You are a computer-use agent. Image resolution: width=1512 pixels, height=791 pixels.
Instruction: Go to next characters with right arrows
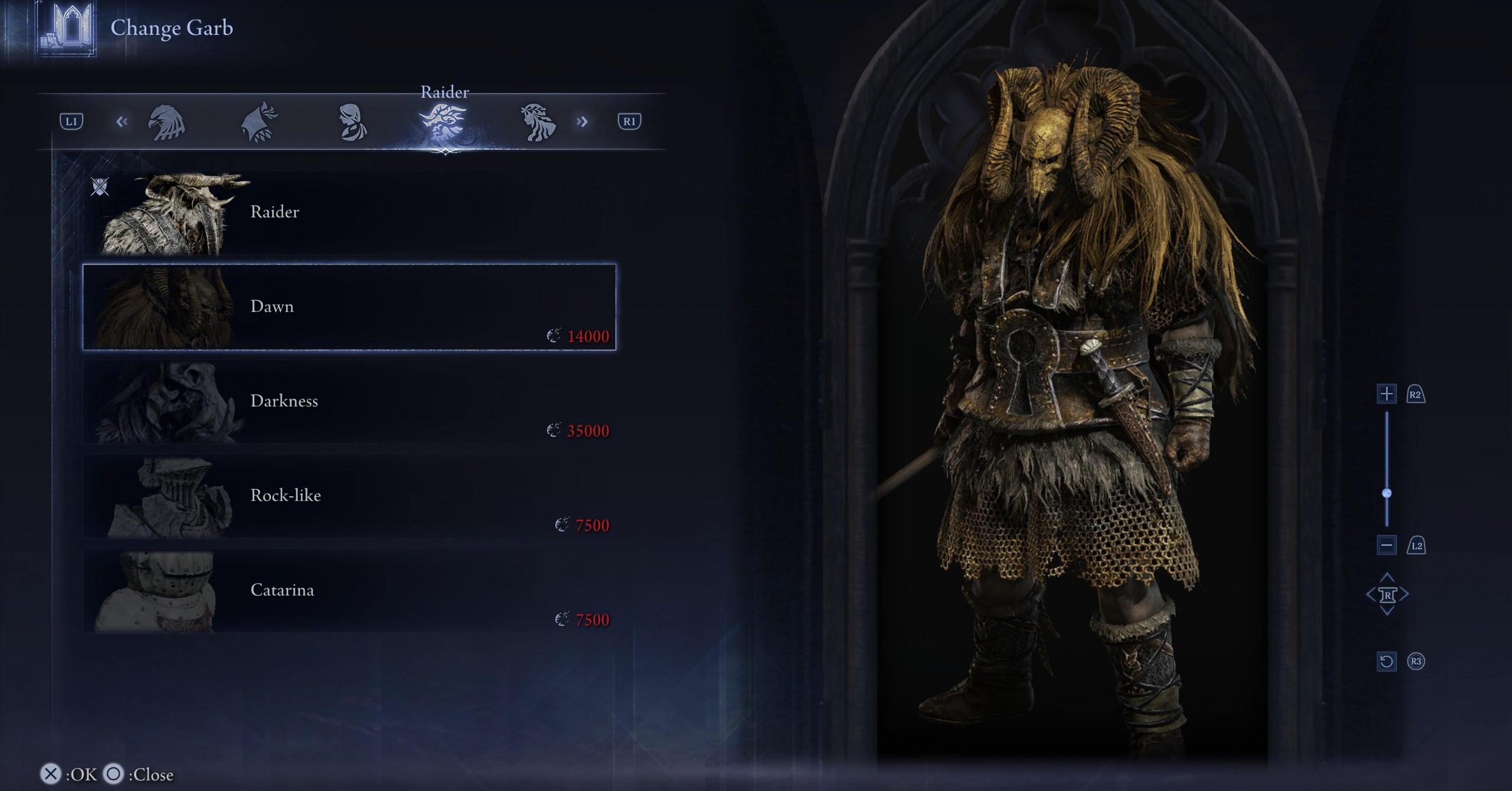pos(582,122)
